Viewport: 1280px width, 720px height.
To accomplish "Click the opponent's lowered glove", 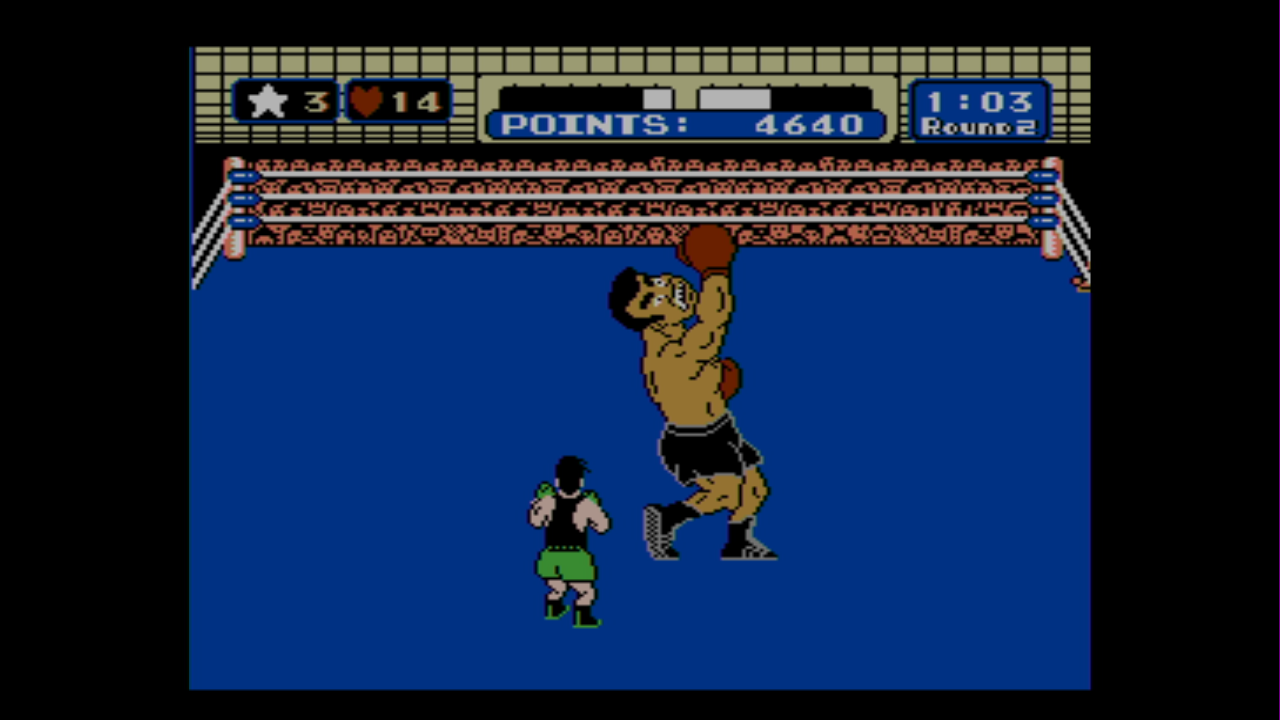I will 732,380.
